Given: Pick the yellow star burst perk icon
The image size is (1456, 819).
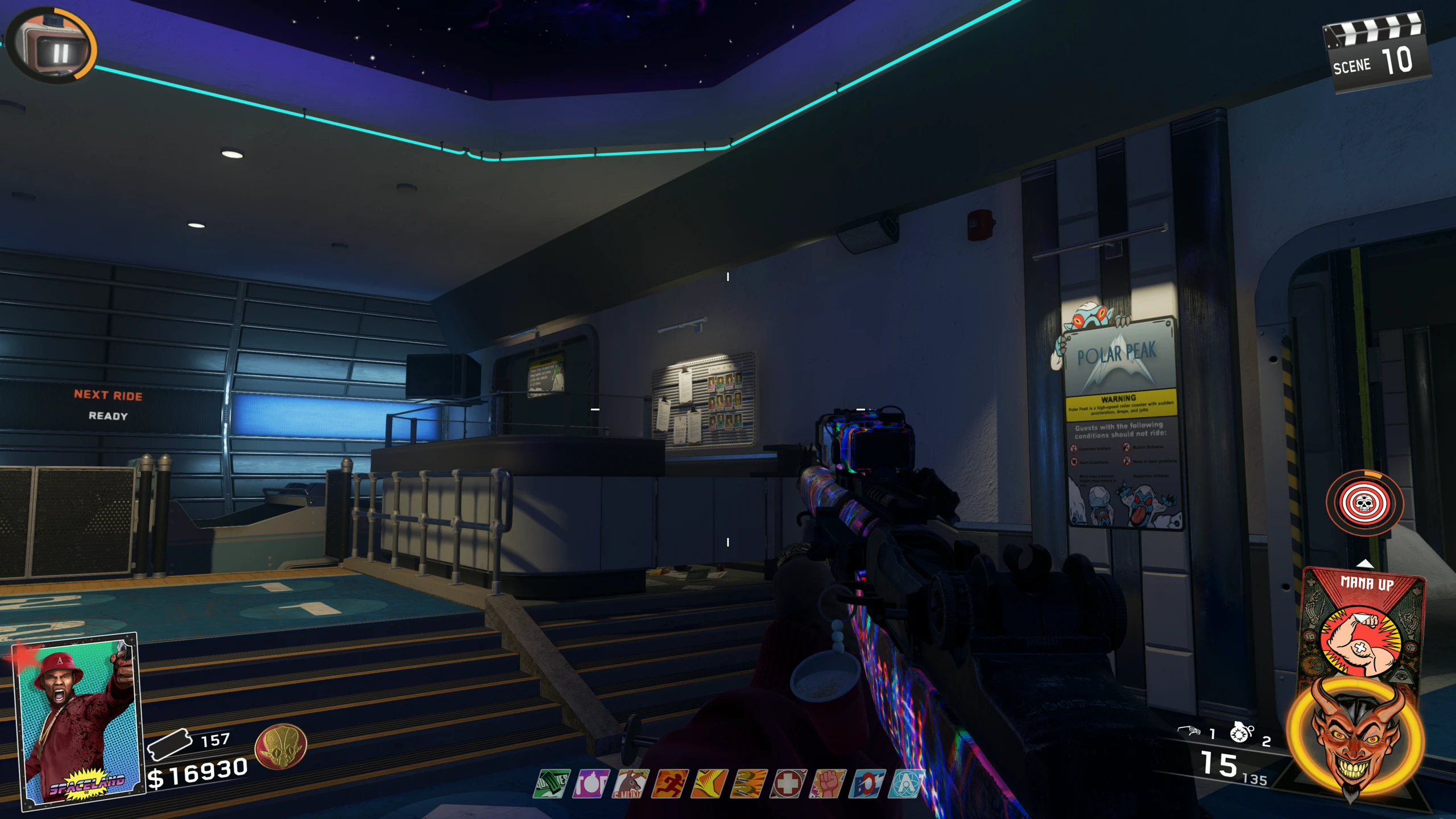Looking at the screenshot, I should [709, 784].
